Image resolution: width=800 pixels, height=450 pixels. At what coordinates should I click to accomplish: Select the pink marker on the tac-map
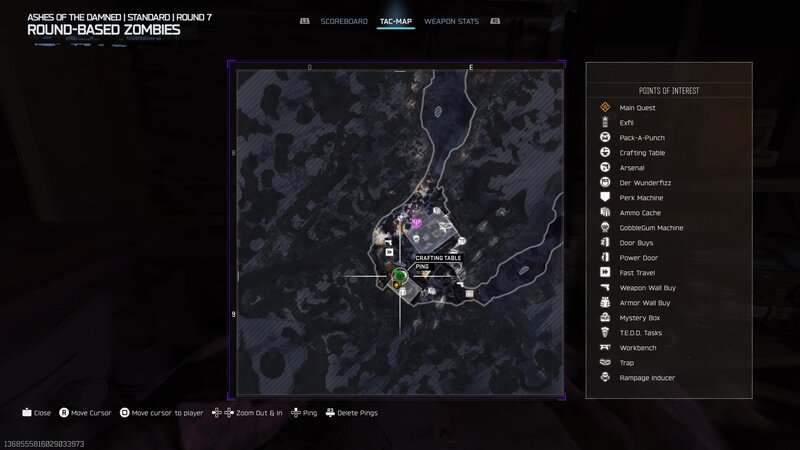[x=416, y=223]
